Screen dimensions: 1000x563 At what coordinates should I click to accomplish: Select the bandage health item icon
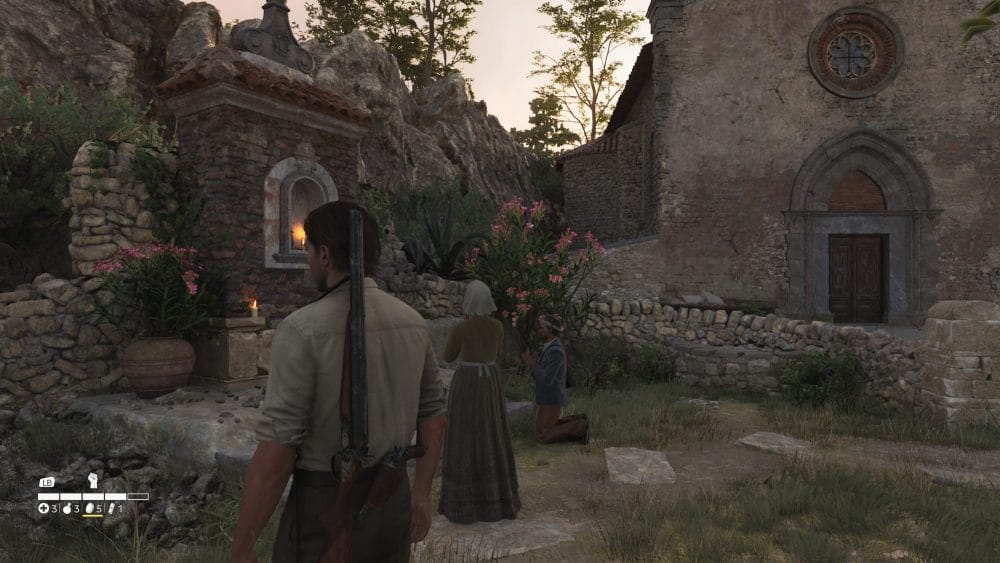(43, 508)
